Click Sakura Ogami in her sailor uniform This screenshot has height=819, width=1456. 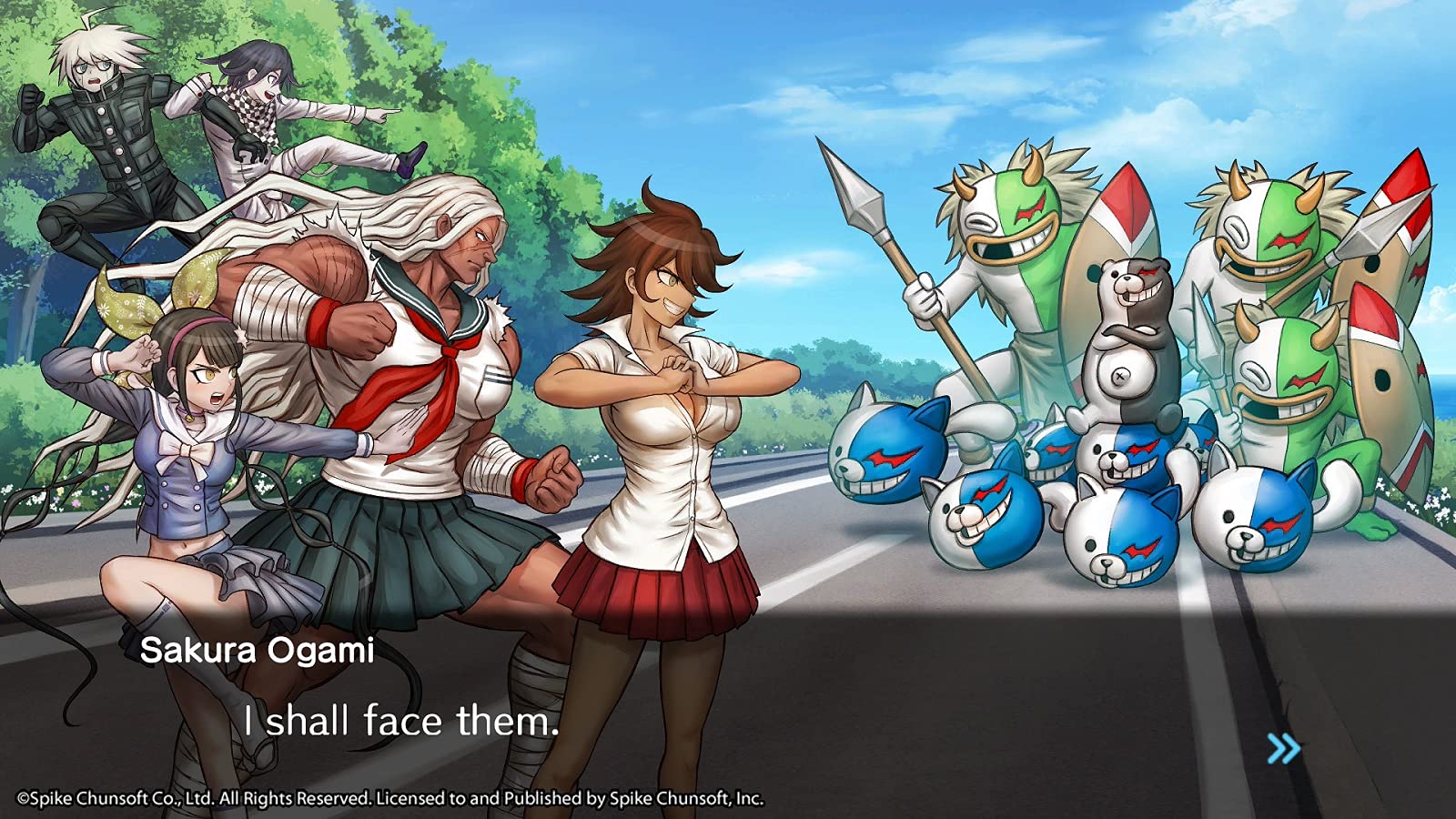(x=428, y=364)
